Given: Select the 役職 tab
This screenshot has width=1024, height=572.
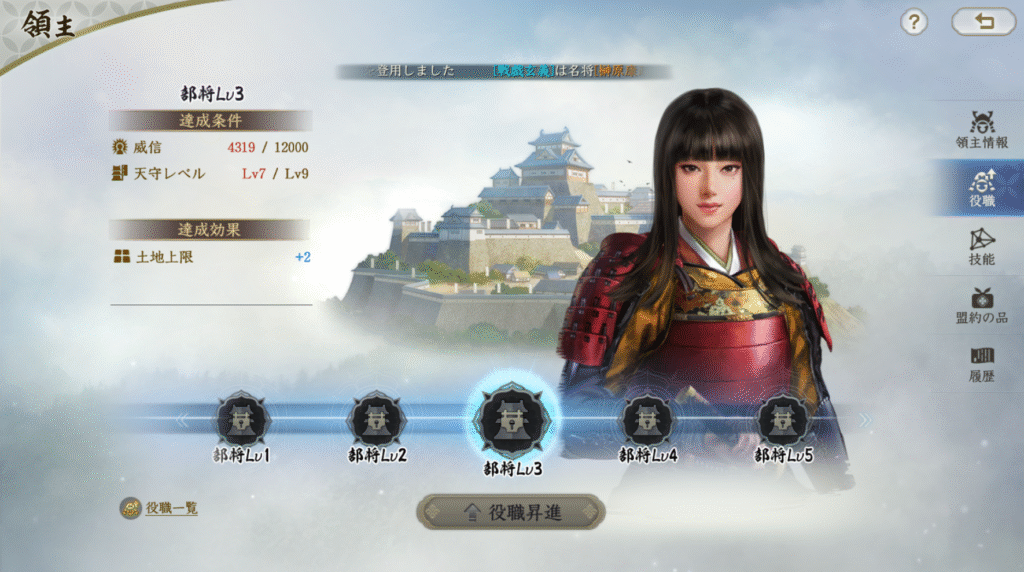Looking at the screenshot, I should (x=981, y=187).
